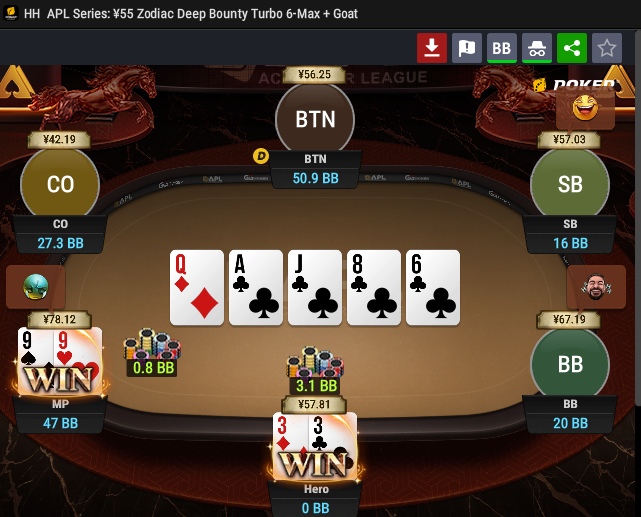
Task: Click the green helmet avatar above MP
Action: click(35, 287)
